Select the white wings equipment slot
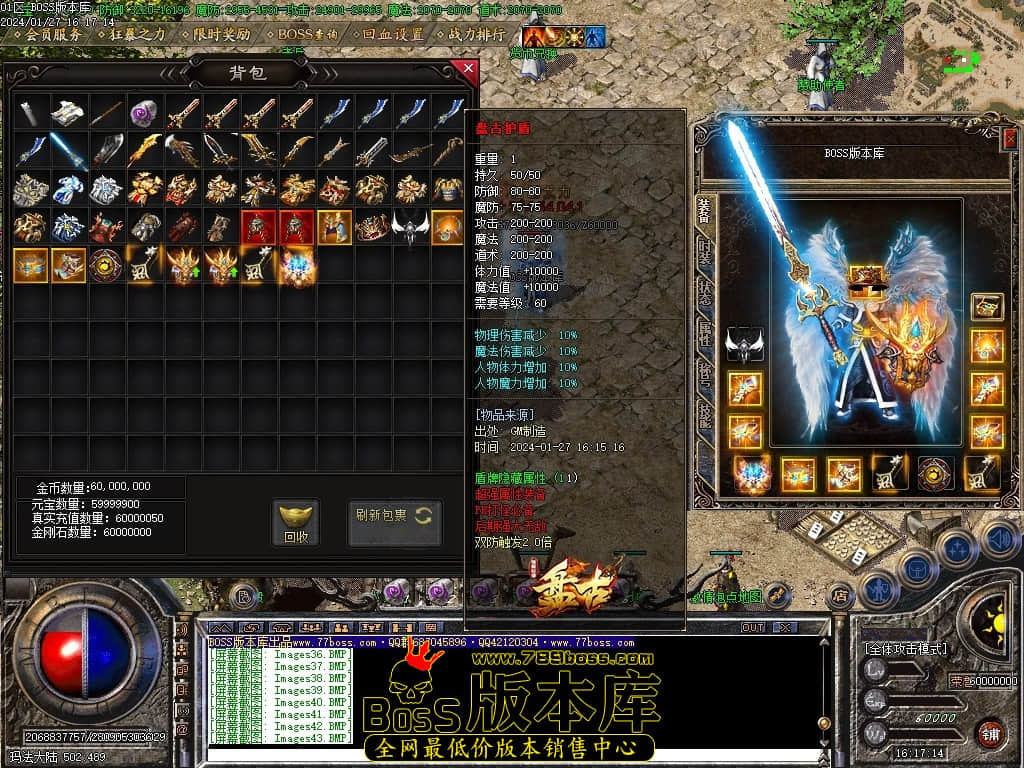Screen dimensions: 1024x768 (745, 342)
